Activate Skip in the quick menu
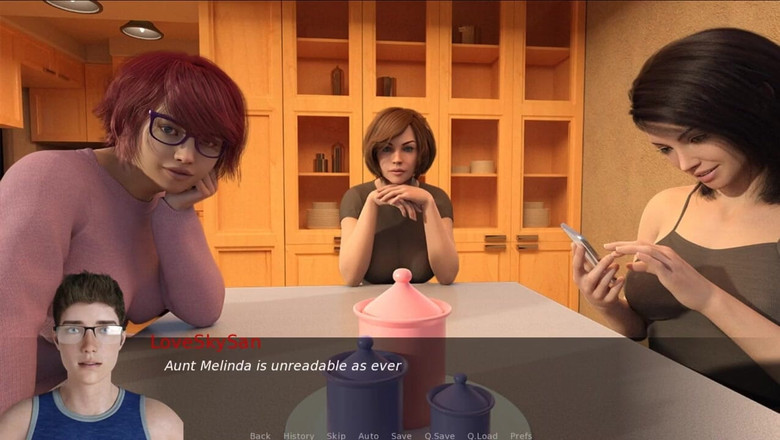Image resolution: width=780 pixels, height=440 pixels. click(336, 435)
